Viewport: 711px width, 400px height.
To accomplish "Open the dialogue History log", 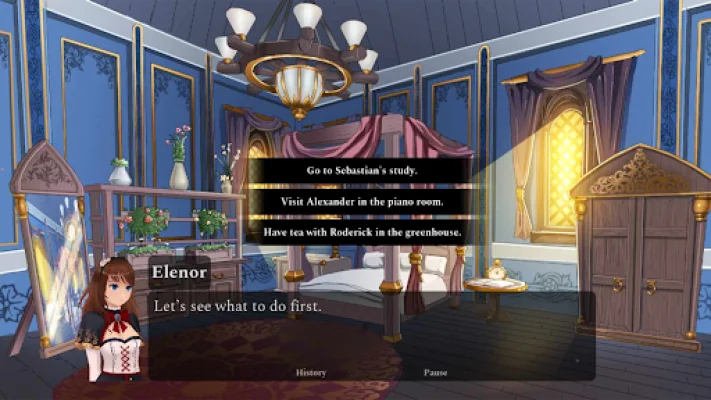I will point(311,373).
